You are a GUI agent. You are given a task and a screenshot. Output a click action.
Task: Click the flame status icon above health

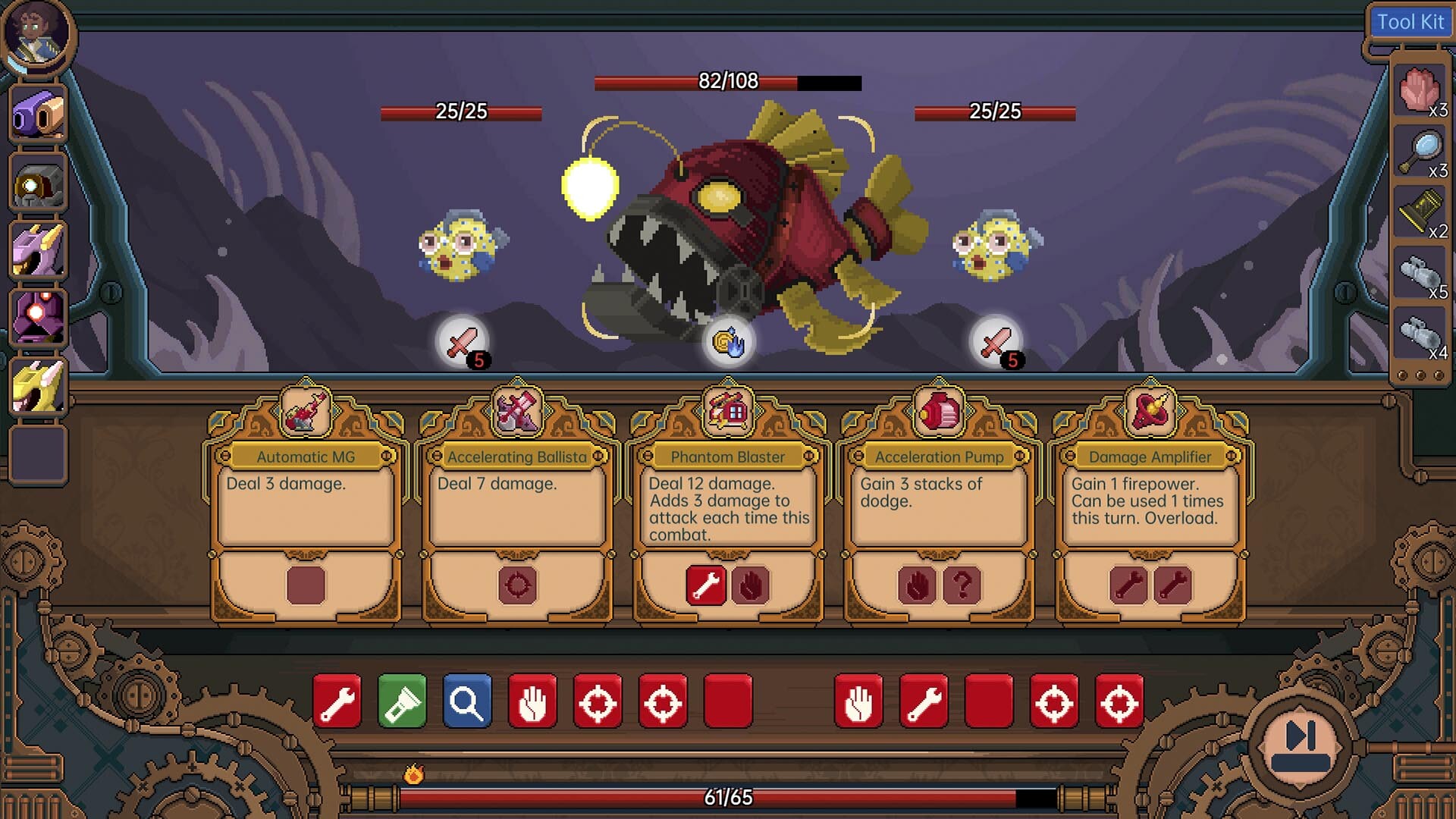click(x=413, y=773)
